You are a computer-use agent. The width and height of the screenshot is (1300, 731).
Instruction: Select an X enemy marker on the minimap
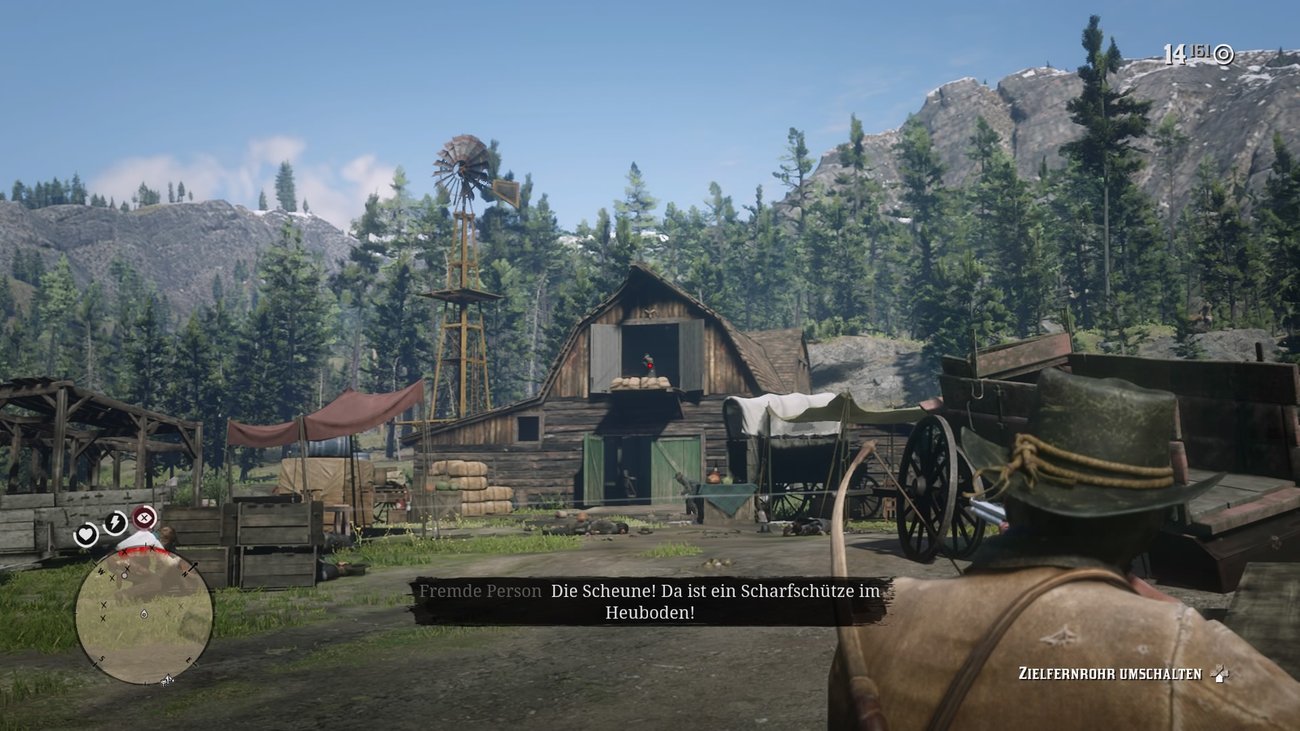pos(104,605)
